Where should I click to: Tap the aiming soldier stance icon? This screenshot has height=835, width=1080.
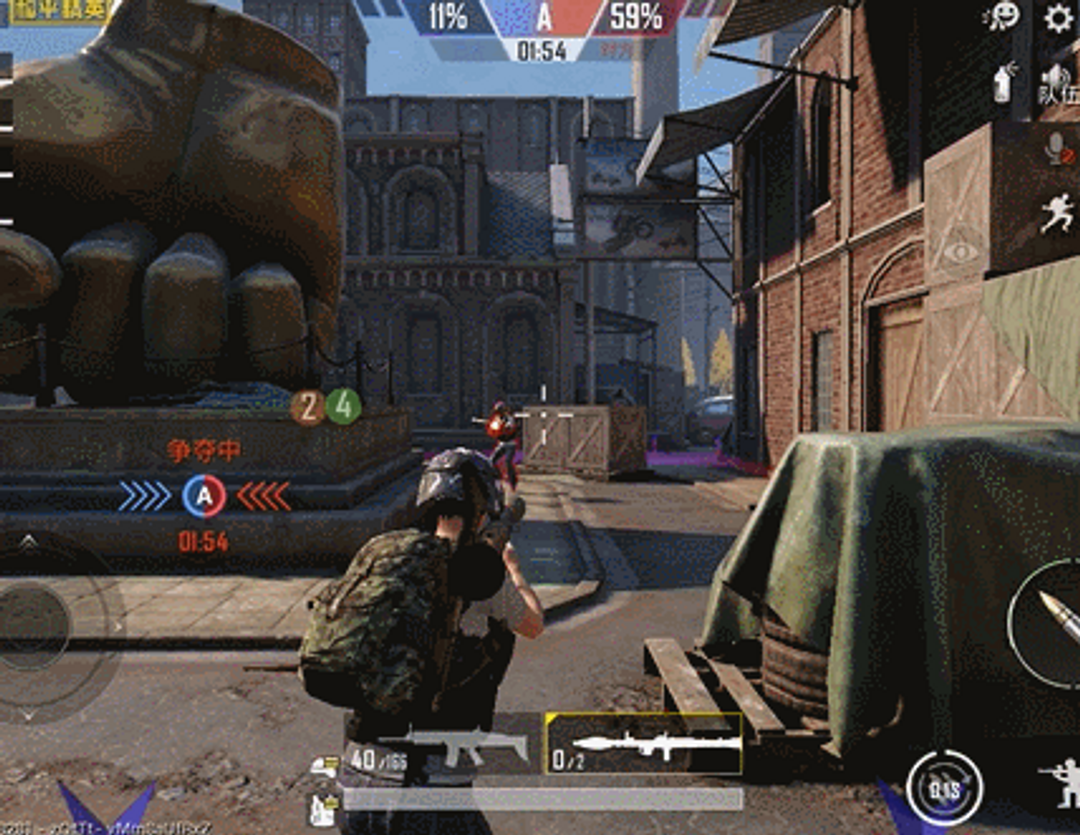(1059, 783)
